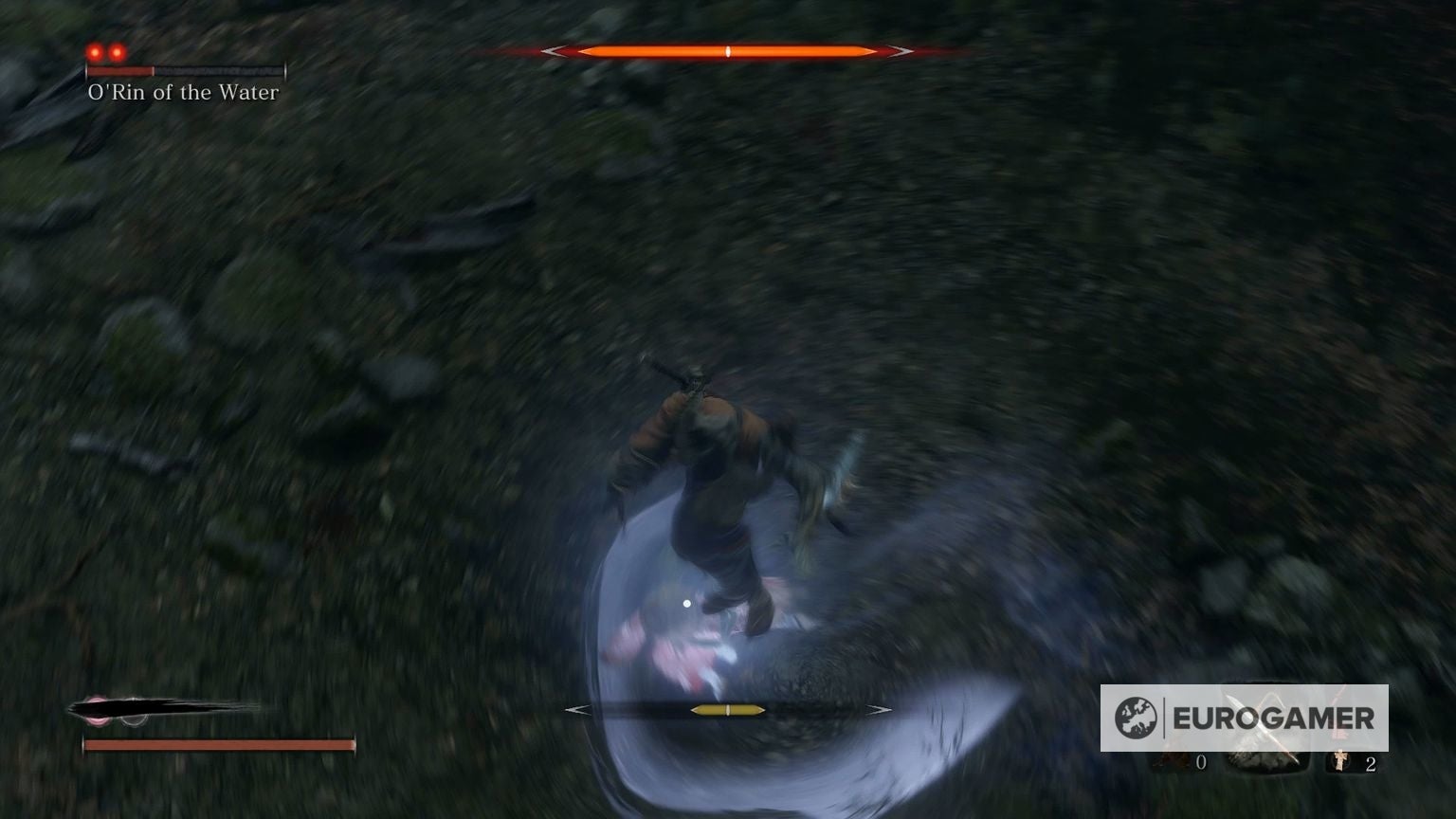Click O'Rin's red health bar

[x=121, y=71]
